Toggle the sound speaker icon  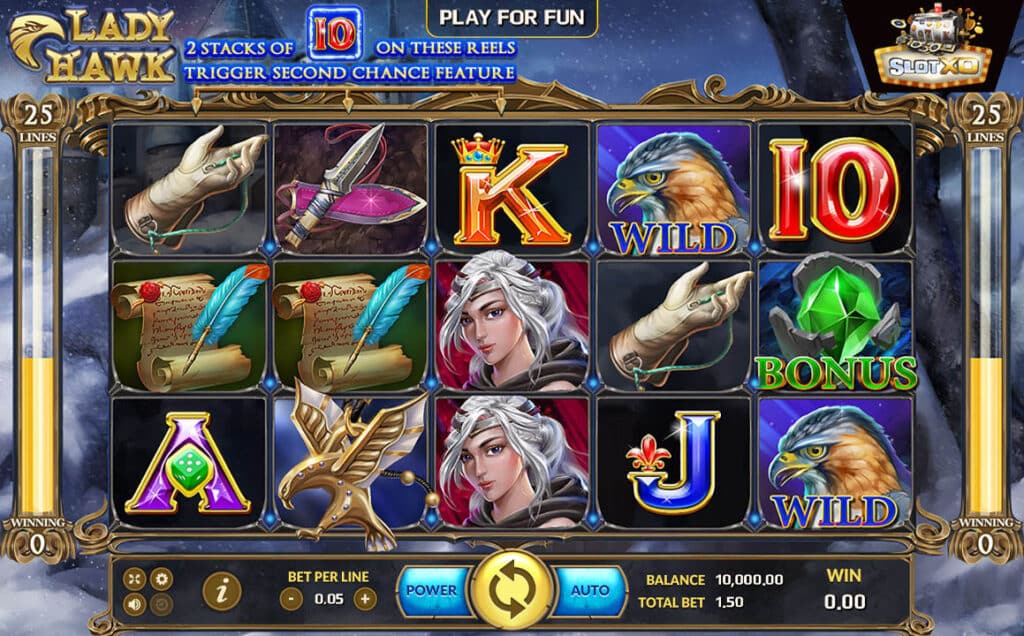[x=134, y=604]
